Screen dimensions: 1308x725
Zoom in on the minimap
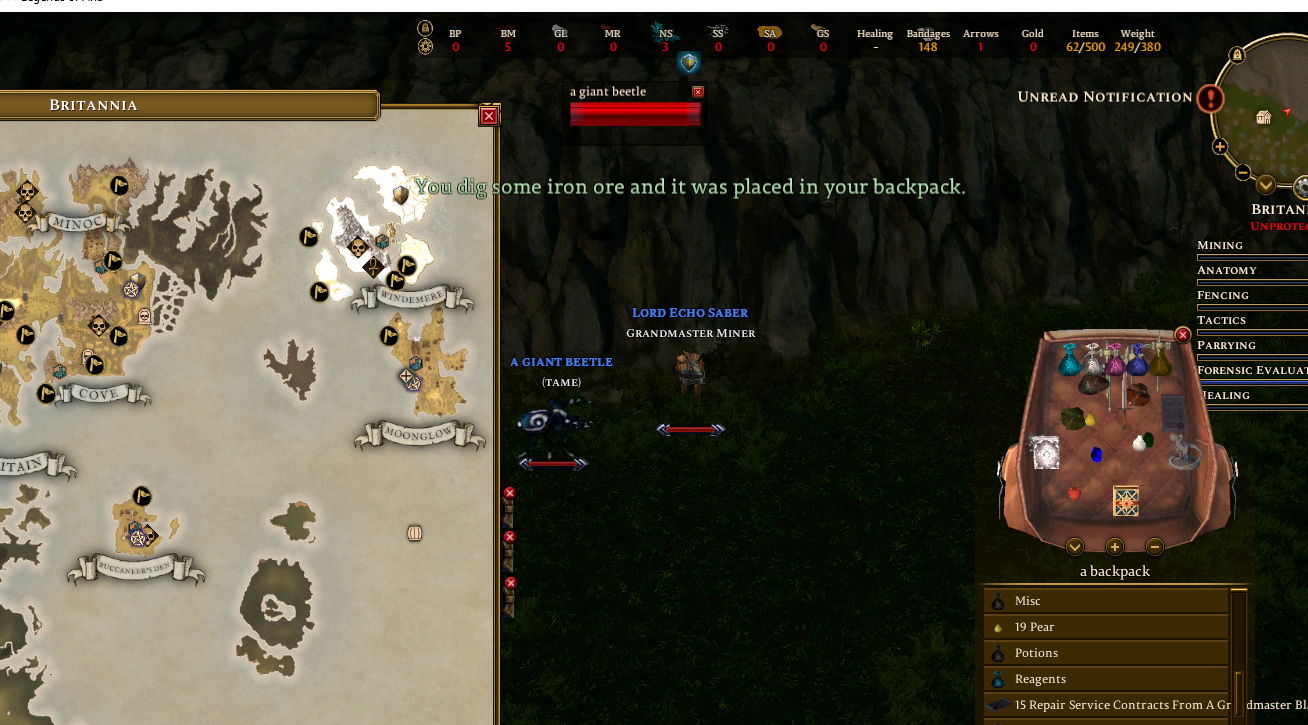[1220, 147]
